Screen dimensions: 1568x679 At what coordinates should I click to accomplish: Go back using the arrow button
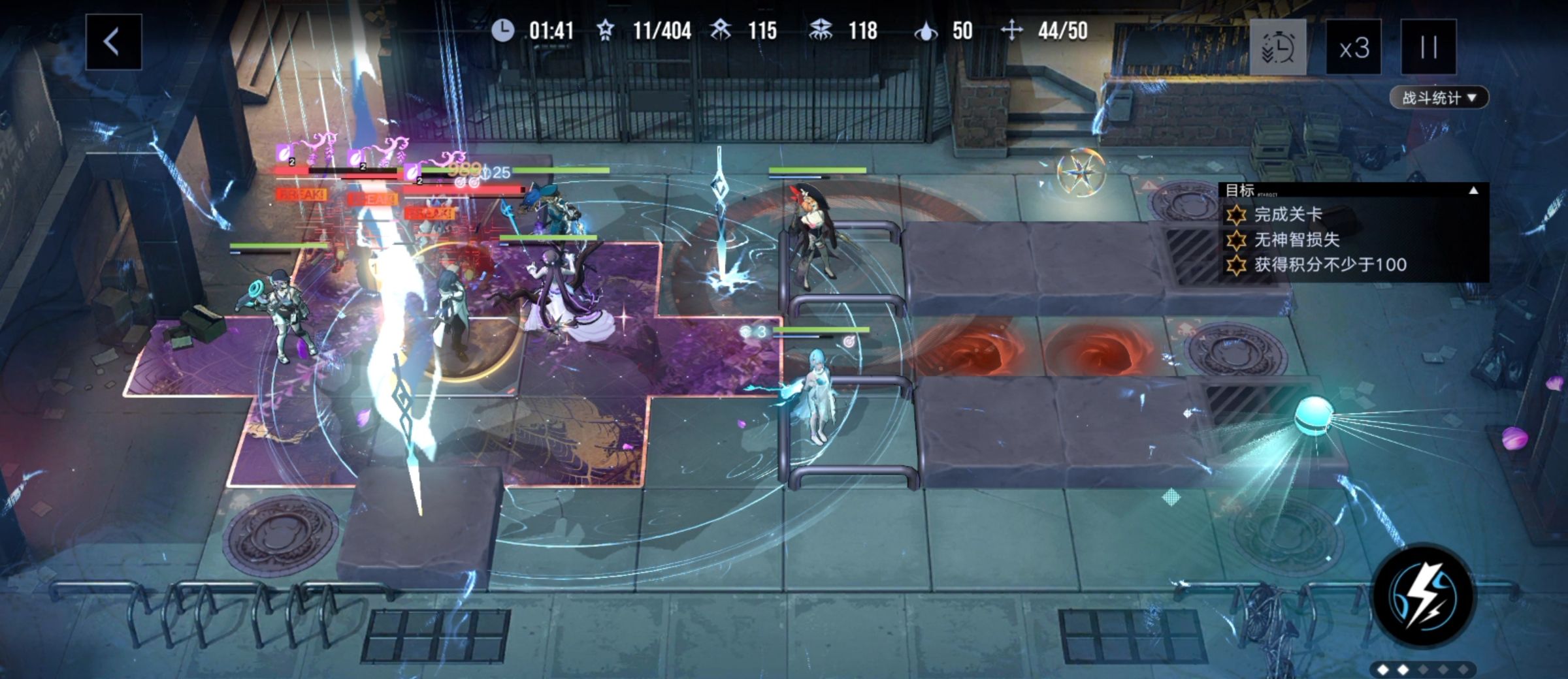tap(113, 42)
